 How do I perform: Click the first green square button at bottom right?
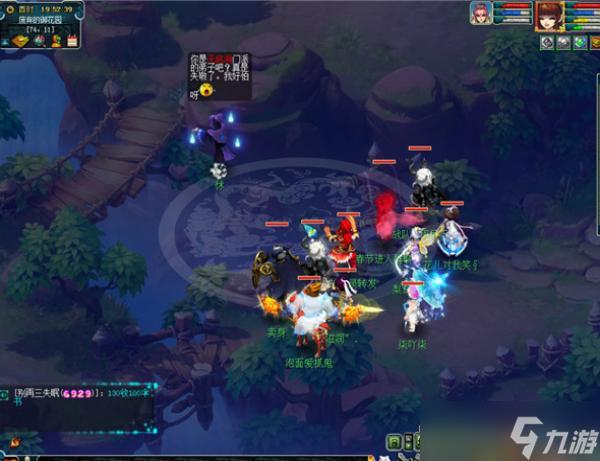coord(394,442)
